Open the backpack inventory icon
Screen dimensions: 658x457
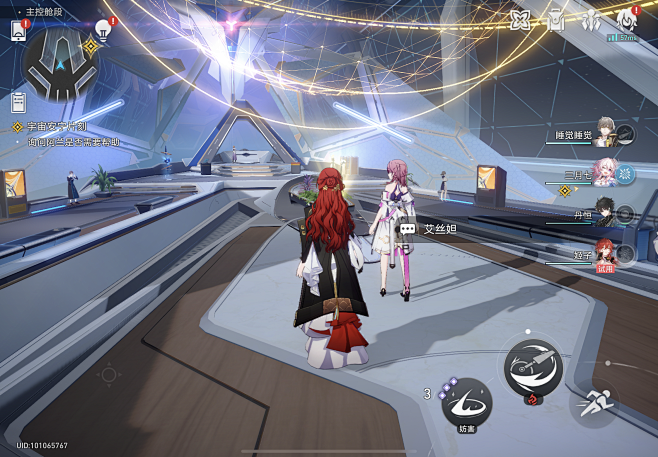tap(556, 20)
